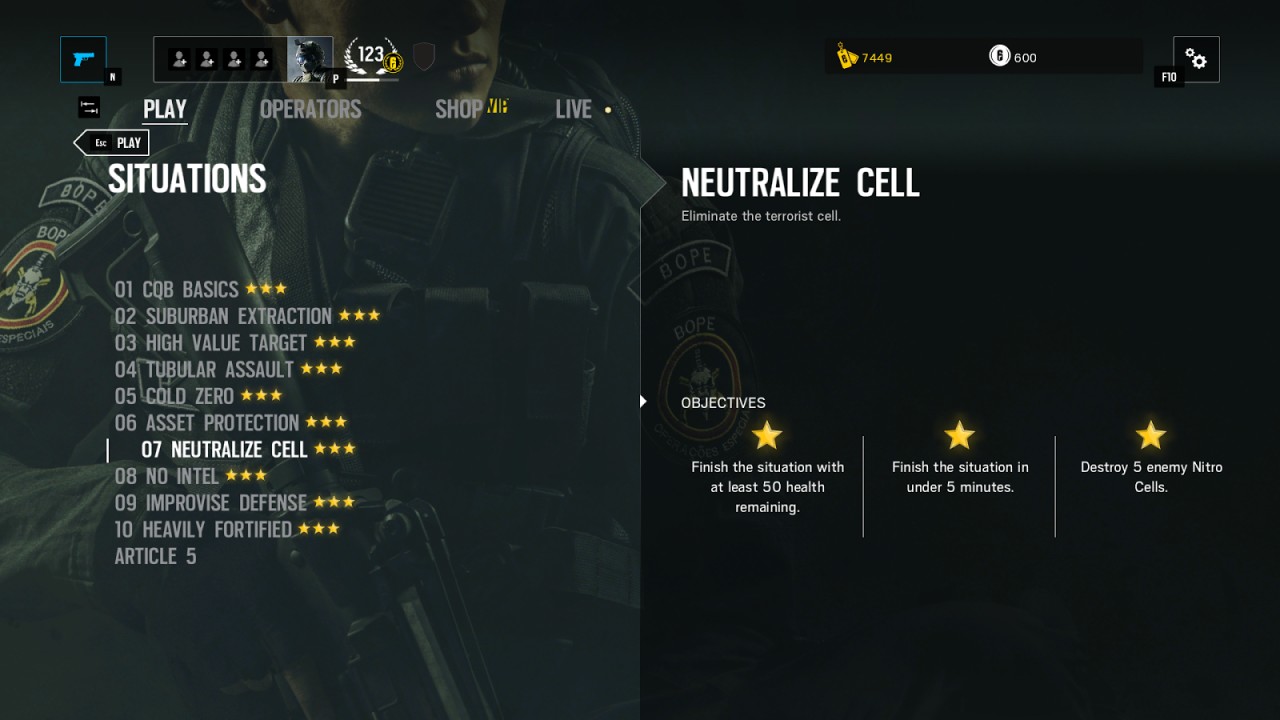The height and width of the screenshot is (720, 1280).
Task: Select situation 01 CQB Basics
Action: (x=177, y=290)
